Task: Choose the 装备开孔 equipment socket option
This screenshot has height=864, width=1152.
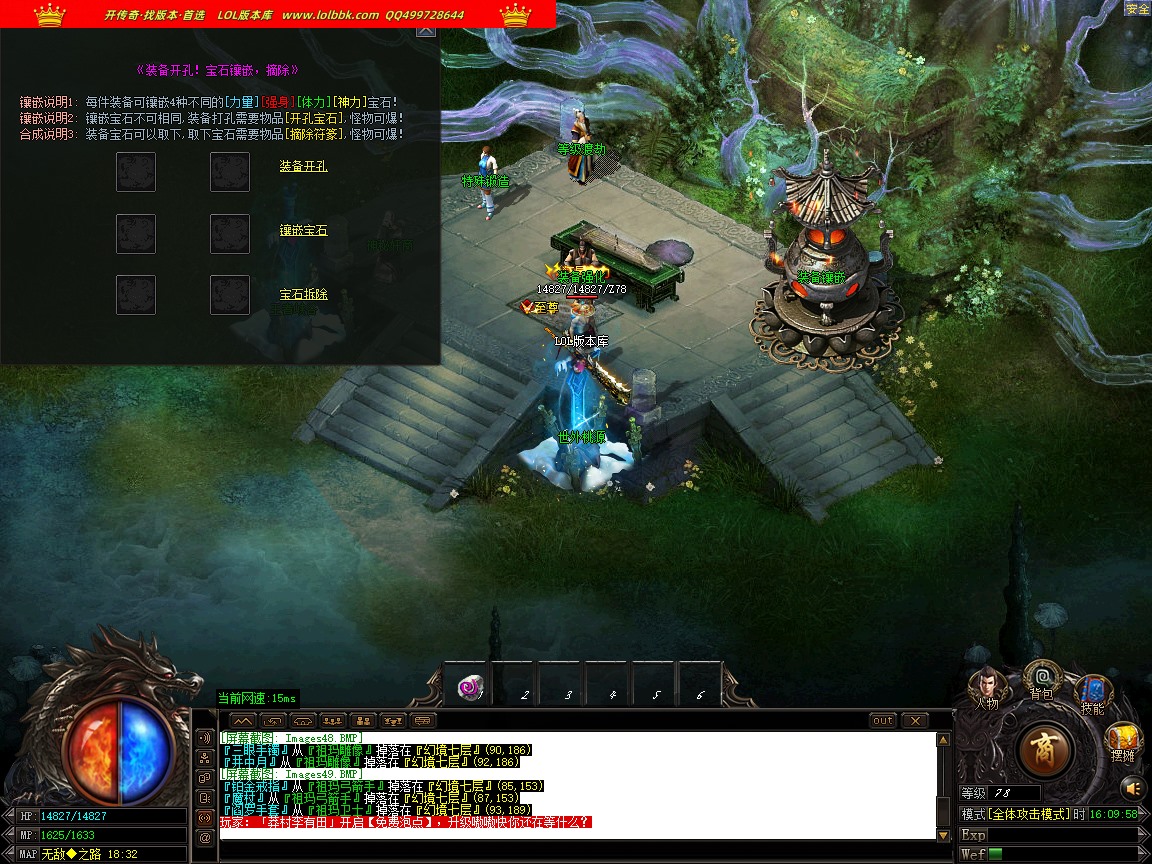Action: (303, 166)
